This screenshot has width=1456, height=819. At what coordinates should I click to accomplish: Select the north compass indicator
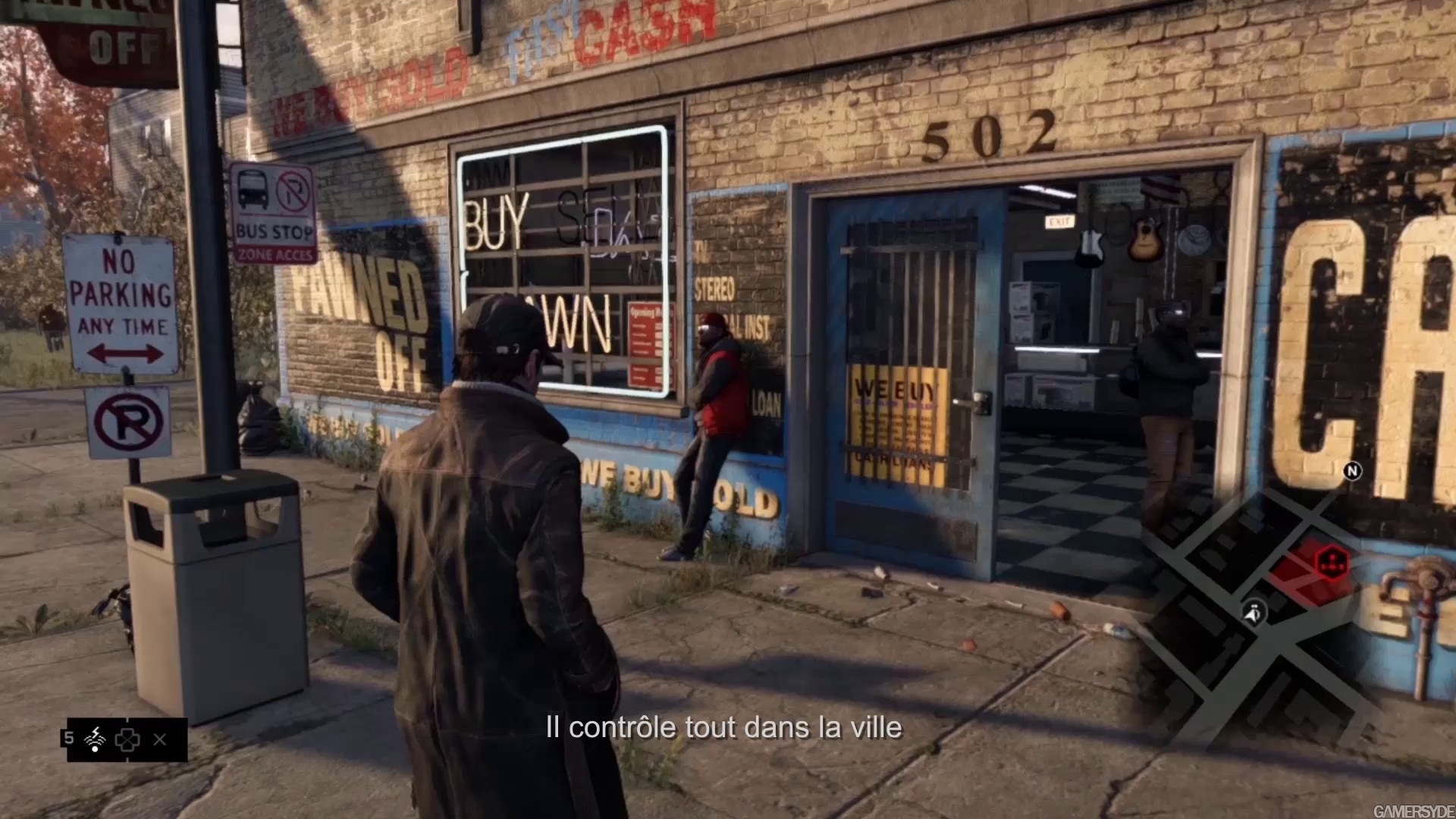(1352, 471)
